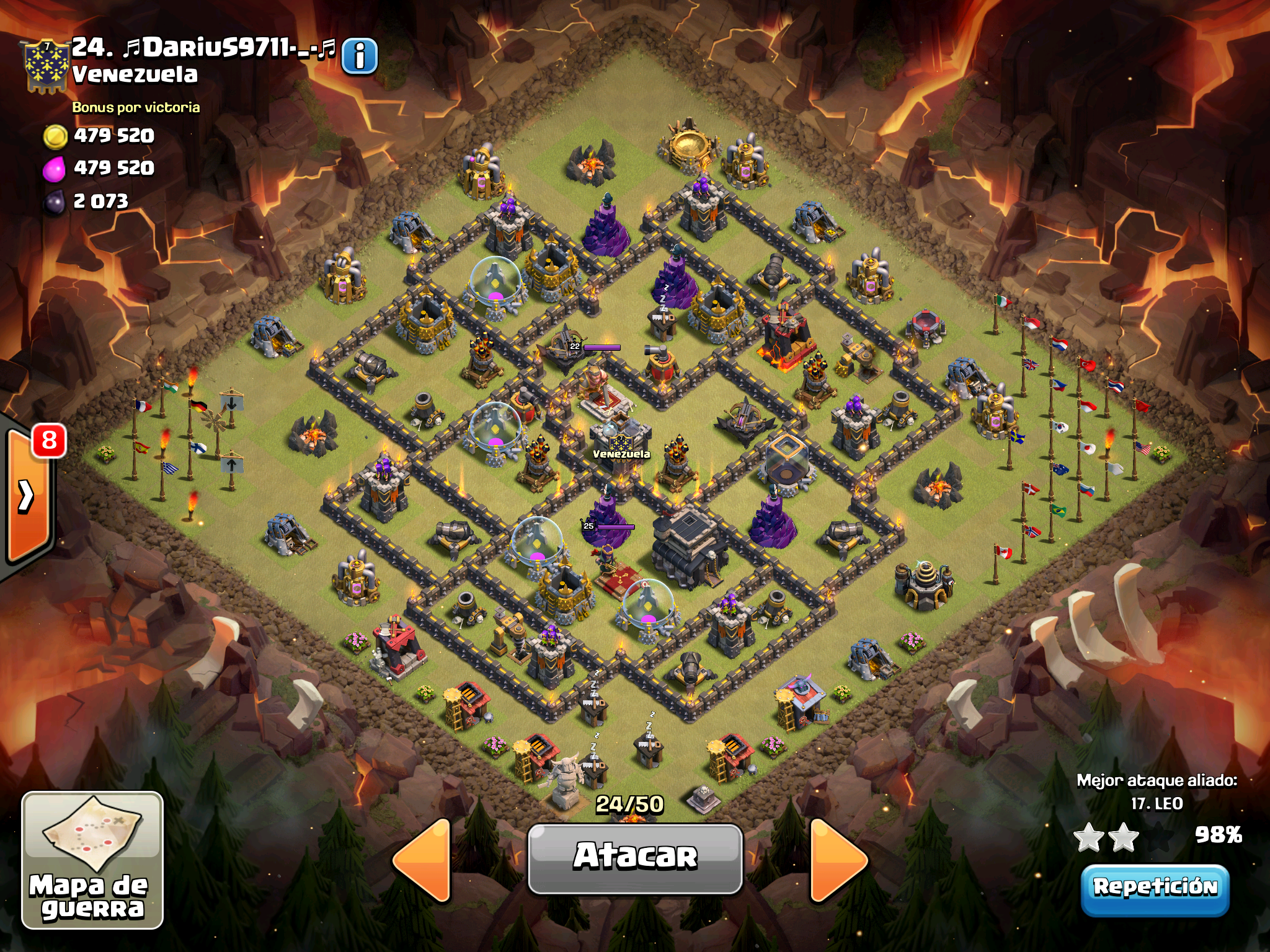Open the Mapa de guerra

pos(92,860)
